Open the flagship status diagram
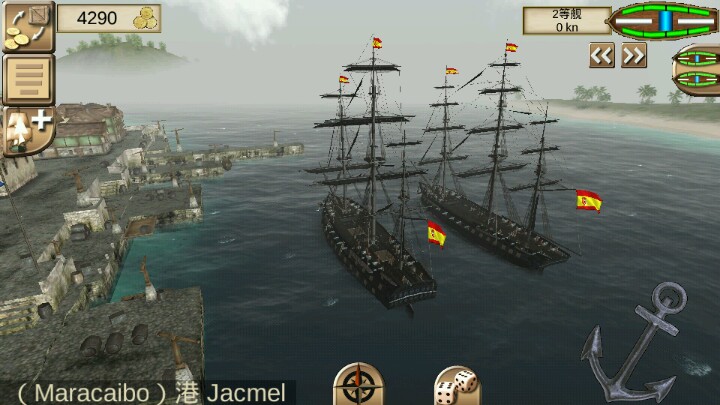 click(664, 19)
